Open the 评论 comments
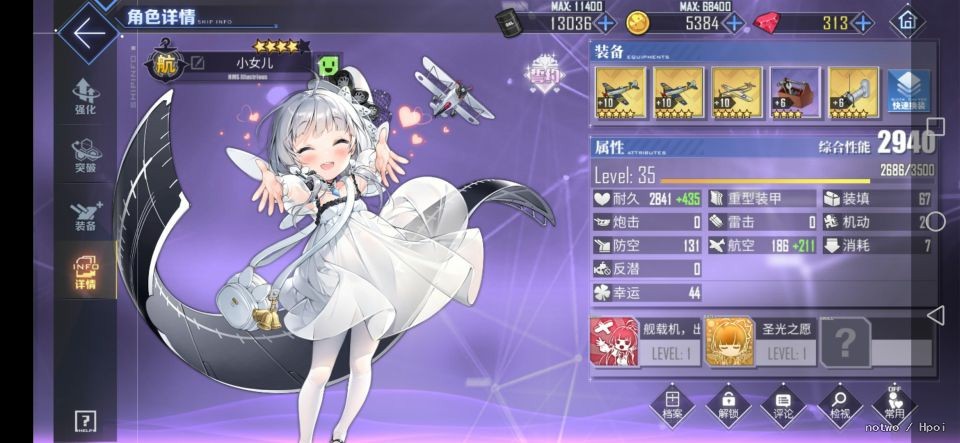 (x=784, y=405)
